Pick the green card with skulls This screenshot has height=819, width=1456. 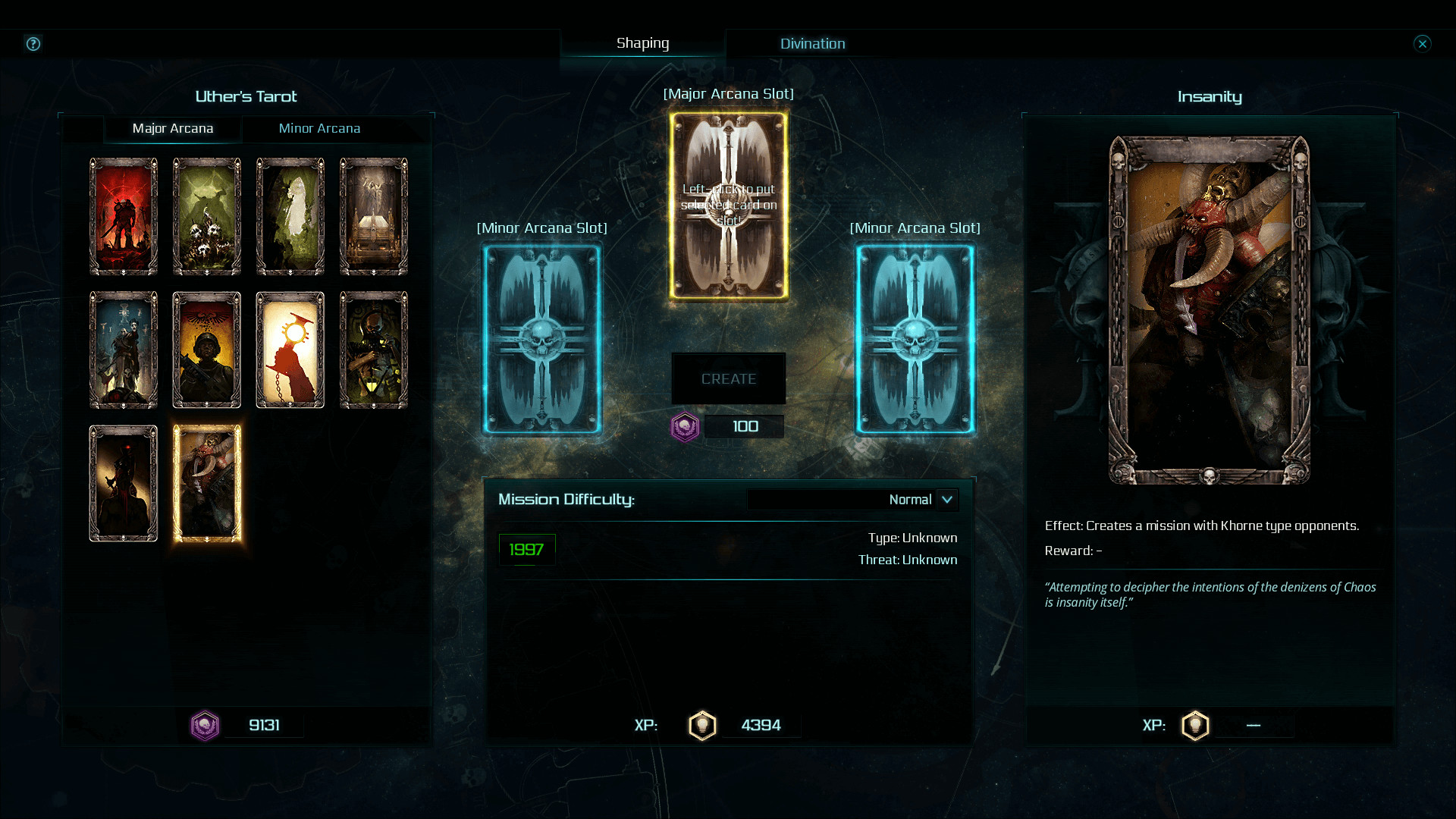pyautogui.click(x=207, y=216)
